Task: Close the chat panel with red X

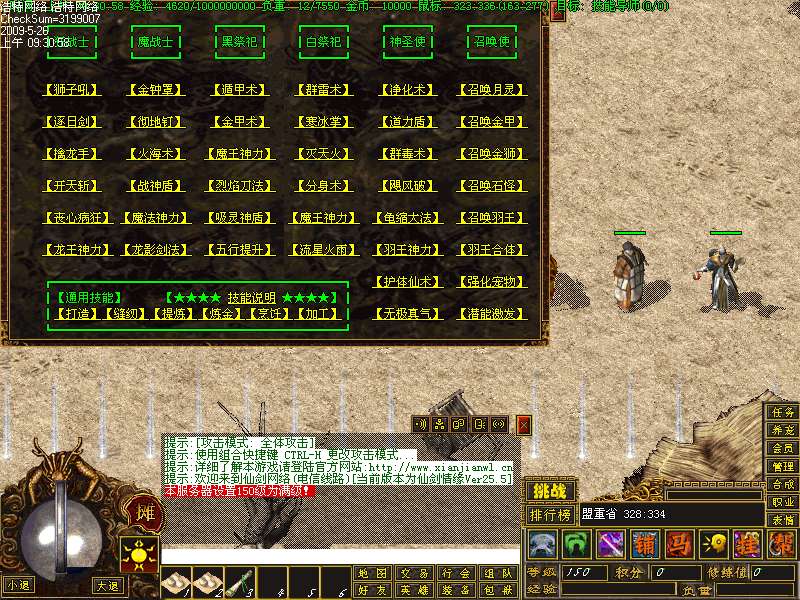Action: pyautogui.click(x=523, y=424)
